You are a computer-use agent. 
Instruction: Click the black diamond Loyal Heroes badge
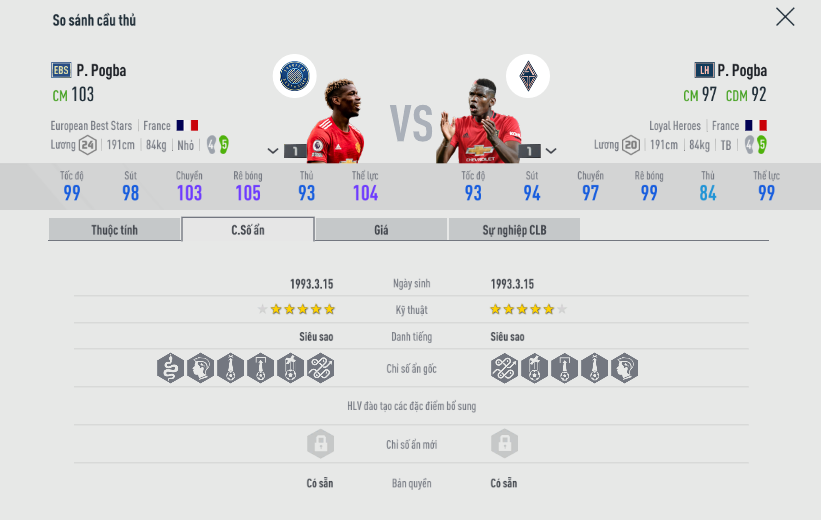(527, 76)
